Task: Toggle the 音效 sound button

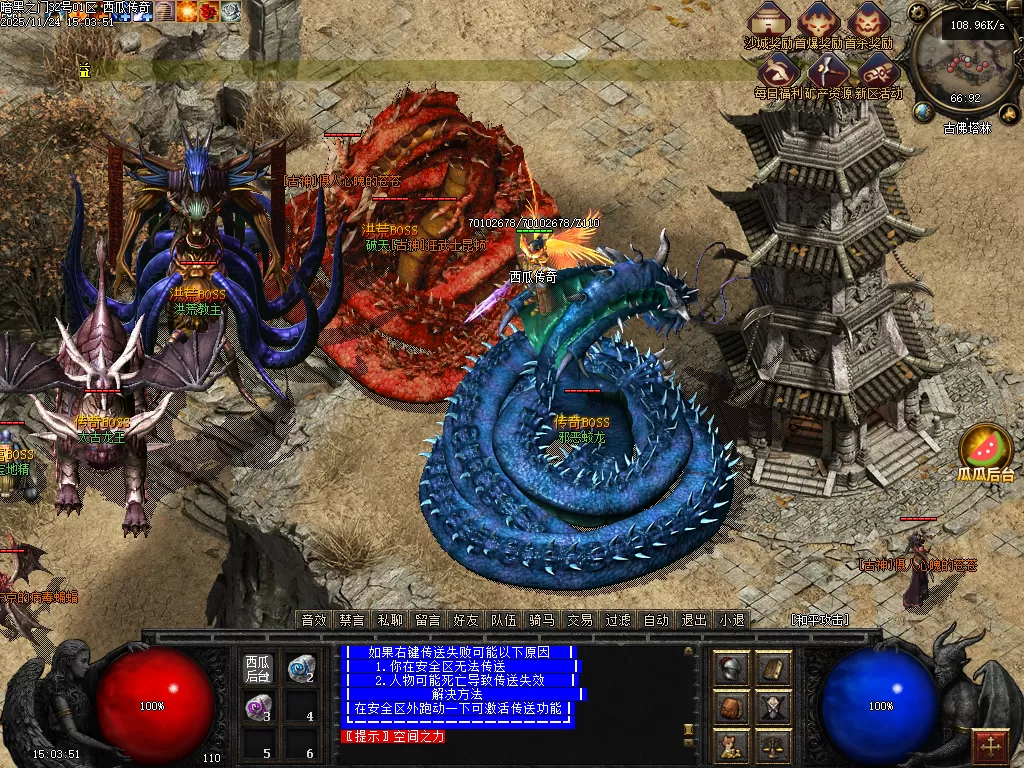Action: coord(315,620)
